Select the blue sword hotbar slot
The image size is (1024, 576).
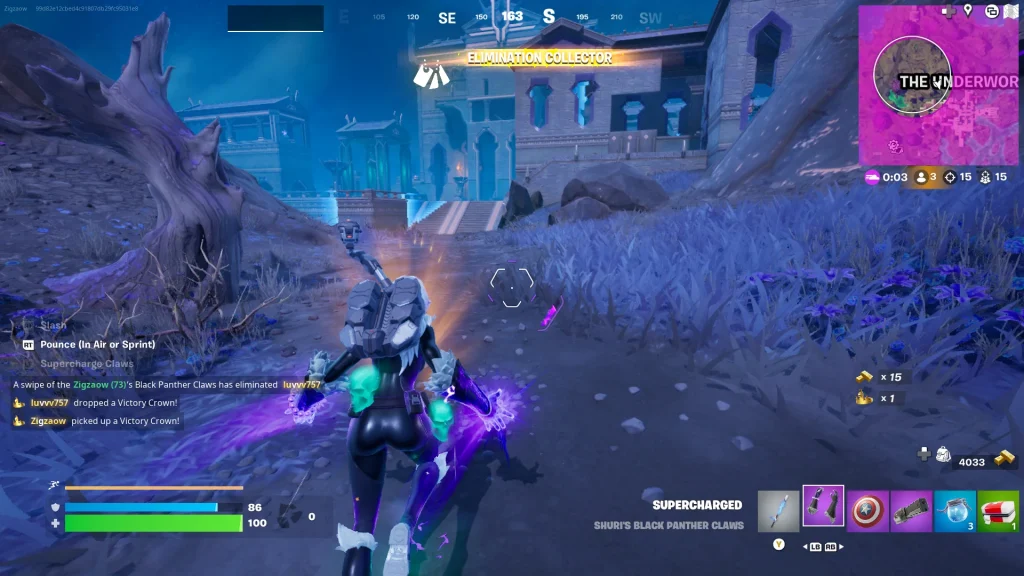point(778,510)
